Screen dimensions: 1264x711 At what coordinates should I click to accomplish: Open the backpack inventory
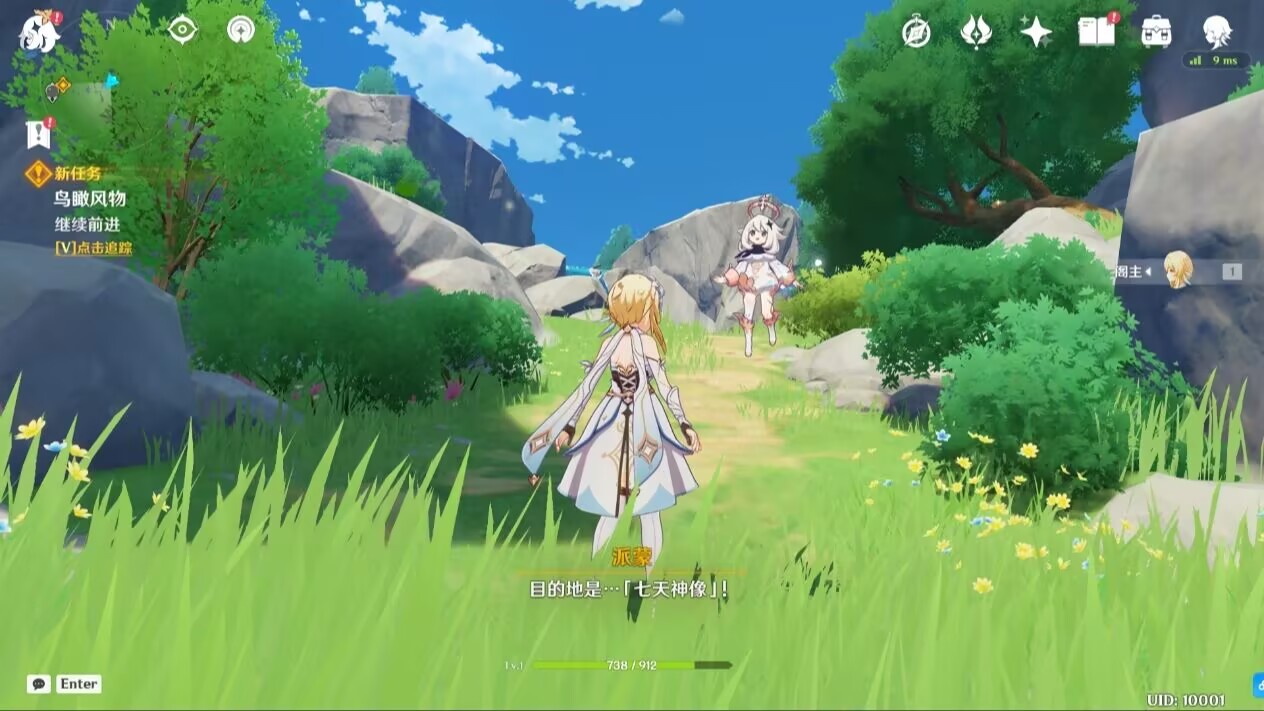[x=1156, y=32]
